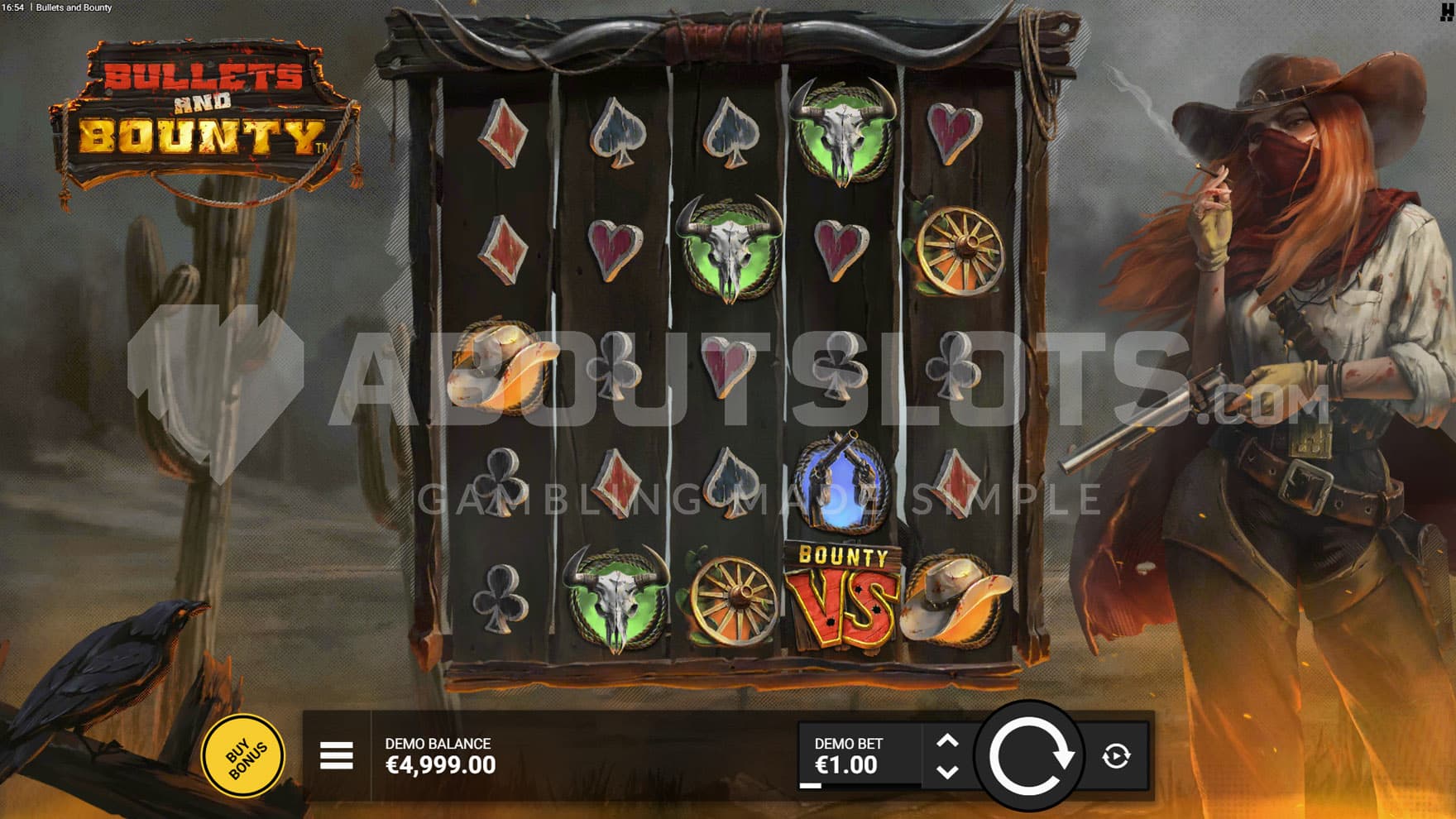
Task: Spin the reels with the circular arrow button
Action: (1030, 756)
